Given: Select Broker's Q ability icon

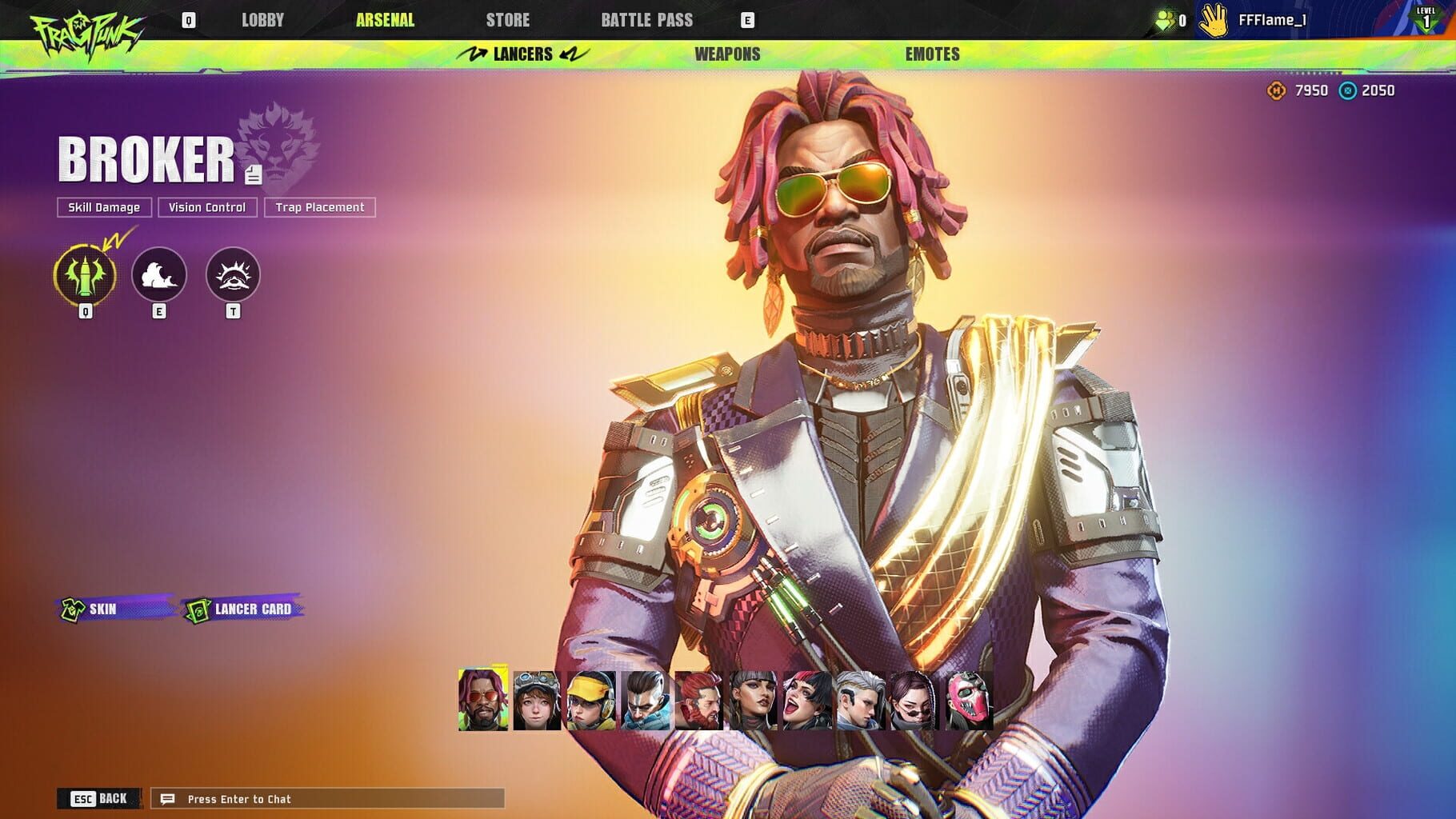Looking at the screenshot, I should 84,274.
